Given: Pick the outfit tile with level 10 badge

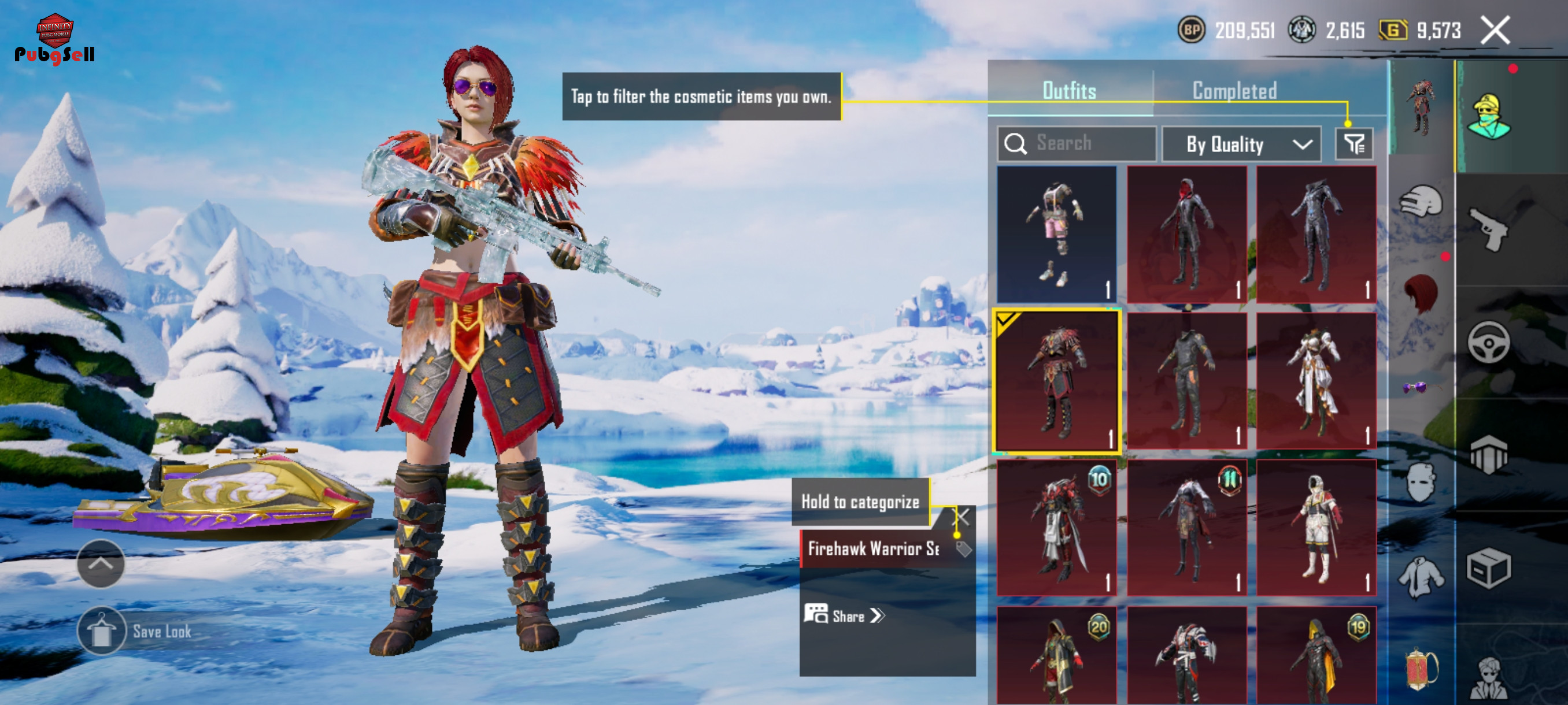Looking at the screenshot, I should [x=1056, y=527].
